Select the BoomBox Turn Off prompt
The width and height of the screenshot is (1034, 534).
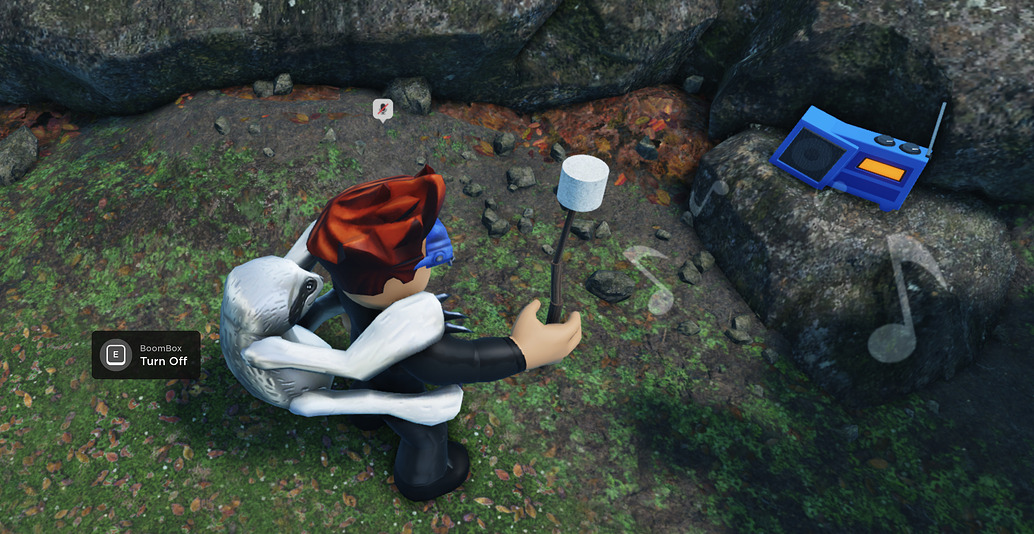[146, 355]
